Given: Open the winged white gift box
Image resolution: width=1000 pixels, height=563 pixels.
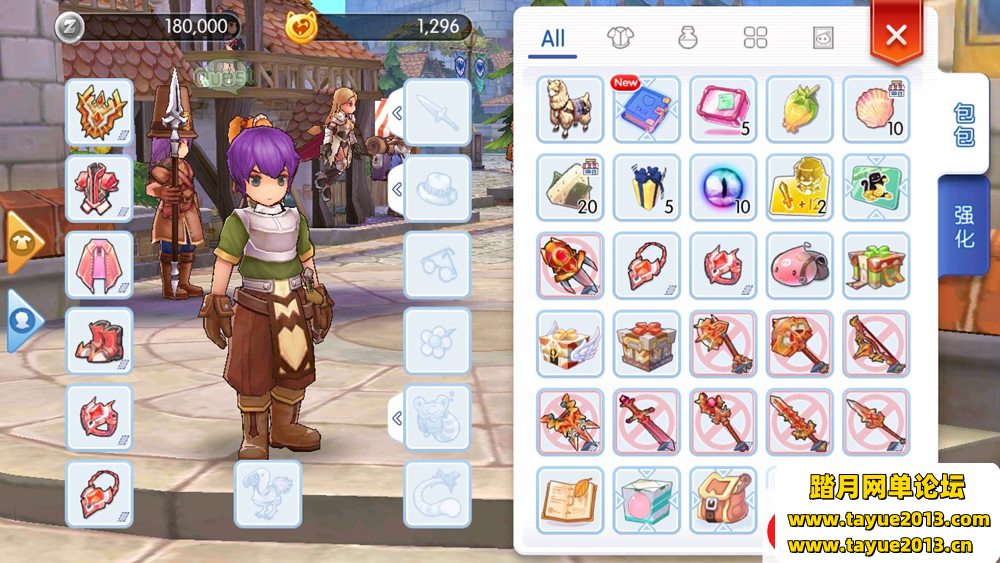Looking at the screenshot, I should click(570, 343).
